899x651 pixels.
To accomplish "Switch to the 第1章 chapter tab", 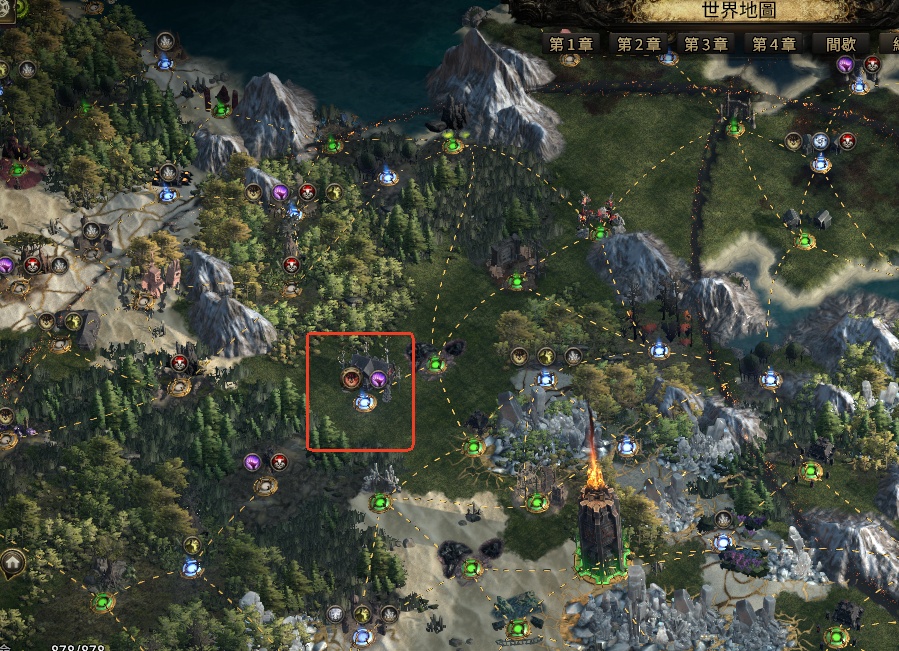I will (570, 44).
